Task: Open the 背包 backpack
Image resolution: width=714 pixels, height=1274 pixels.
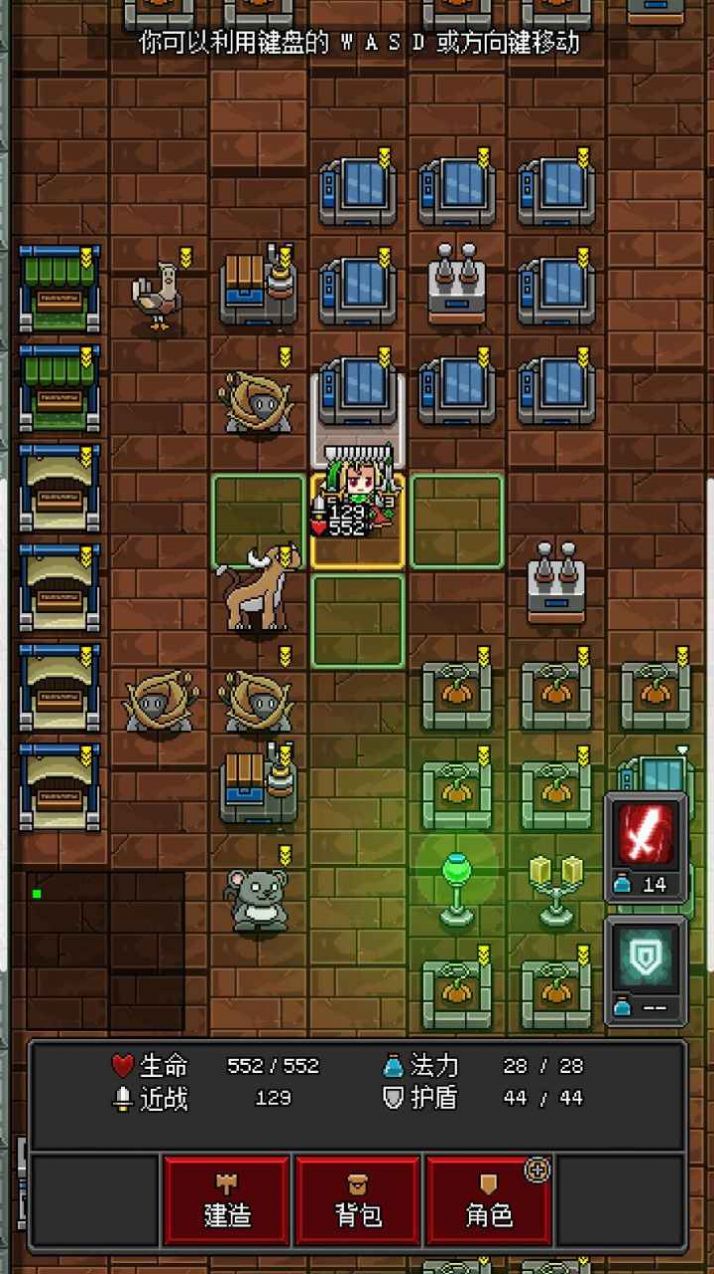Action: point(358,1201)
